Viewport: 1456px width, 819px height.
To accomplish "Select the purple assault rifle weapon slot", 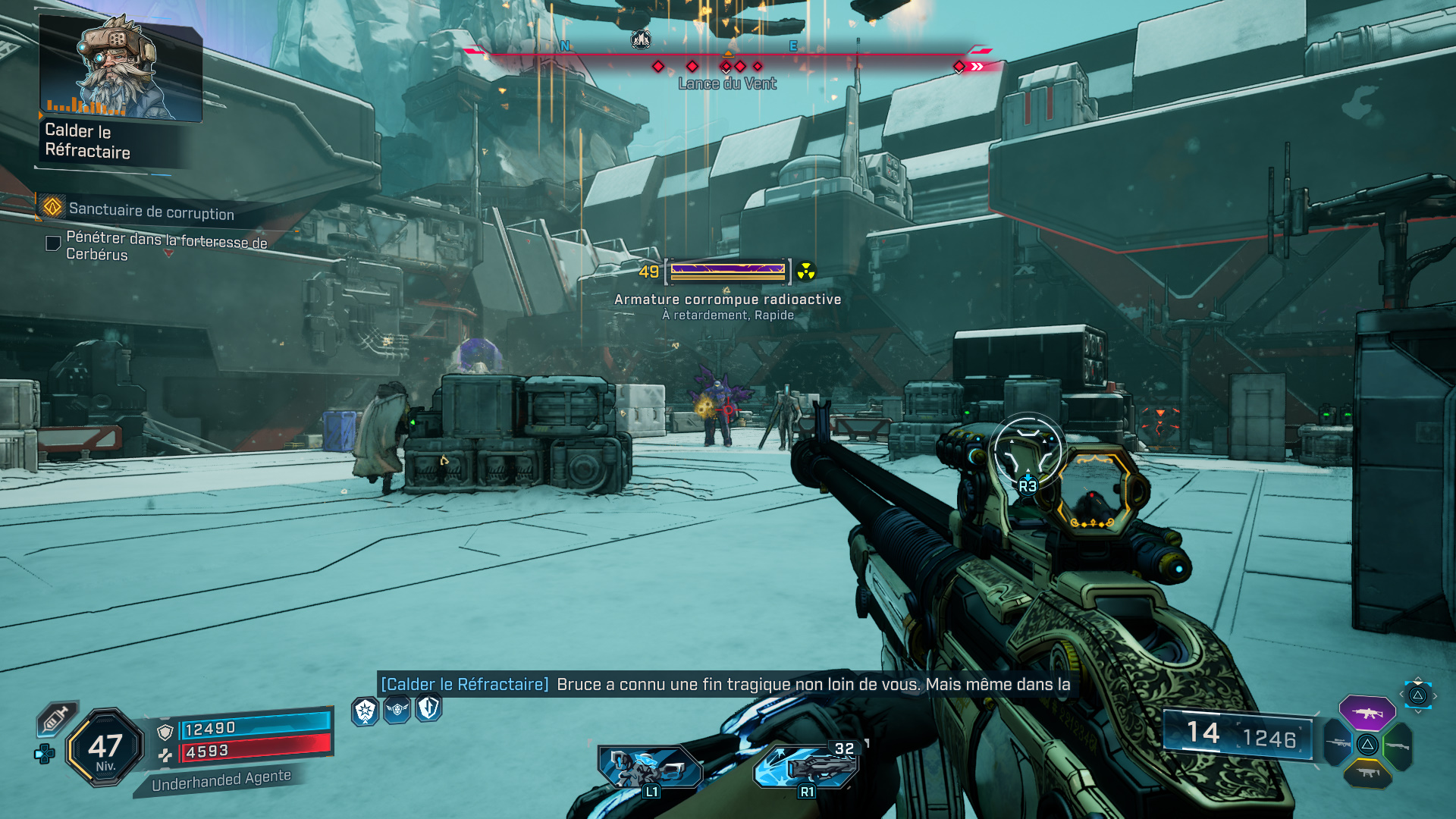I will point(1367,713).
